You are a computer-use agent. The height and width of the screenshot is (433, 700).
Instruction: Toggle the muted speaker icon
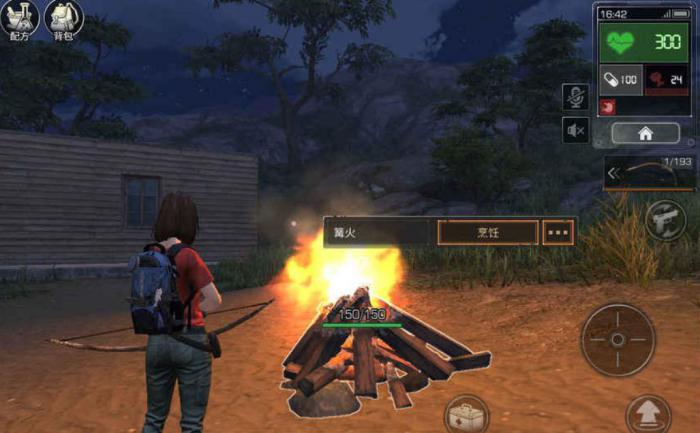coord(575,130)
